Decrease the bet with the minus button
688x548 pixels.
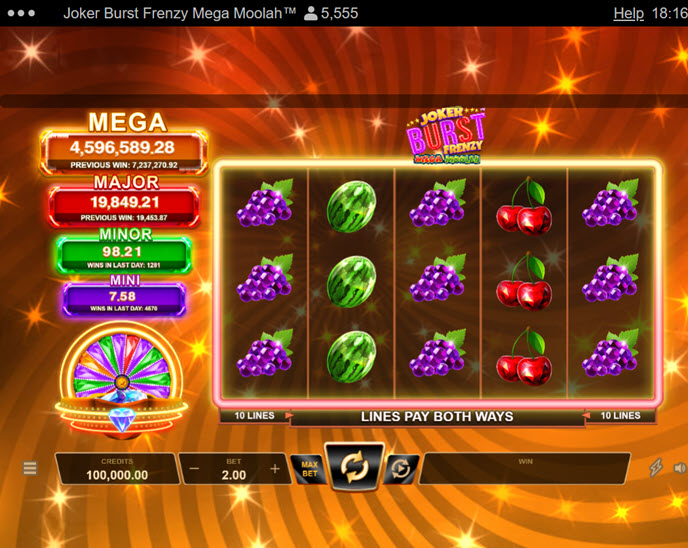coord(194,468)
